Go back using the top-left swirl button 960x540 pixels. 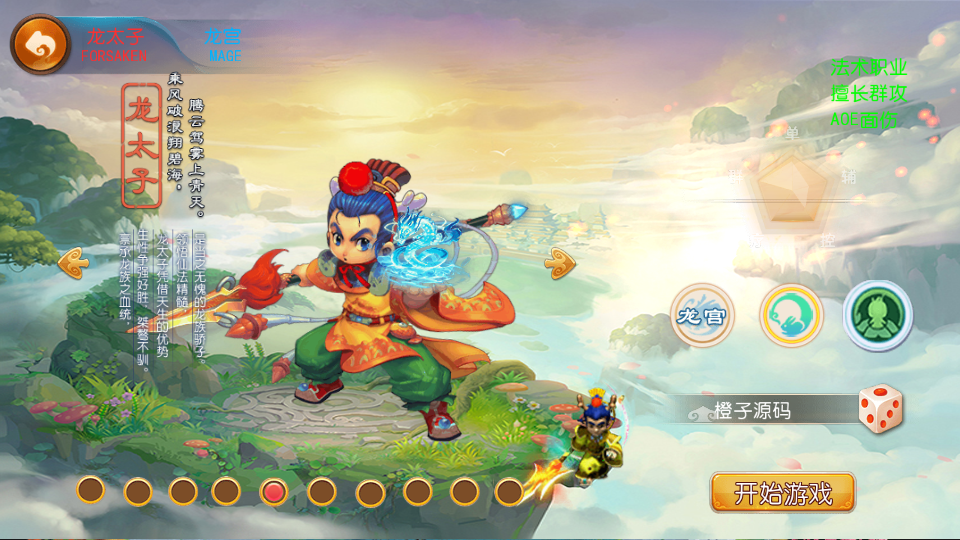[x=39, y=42]
